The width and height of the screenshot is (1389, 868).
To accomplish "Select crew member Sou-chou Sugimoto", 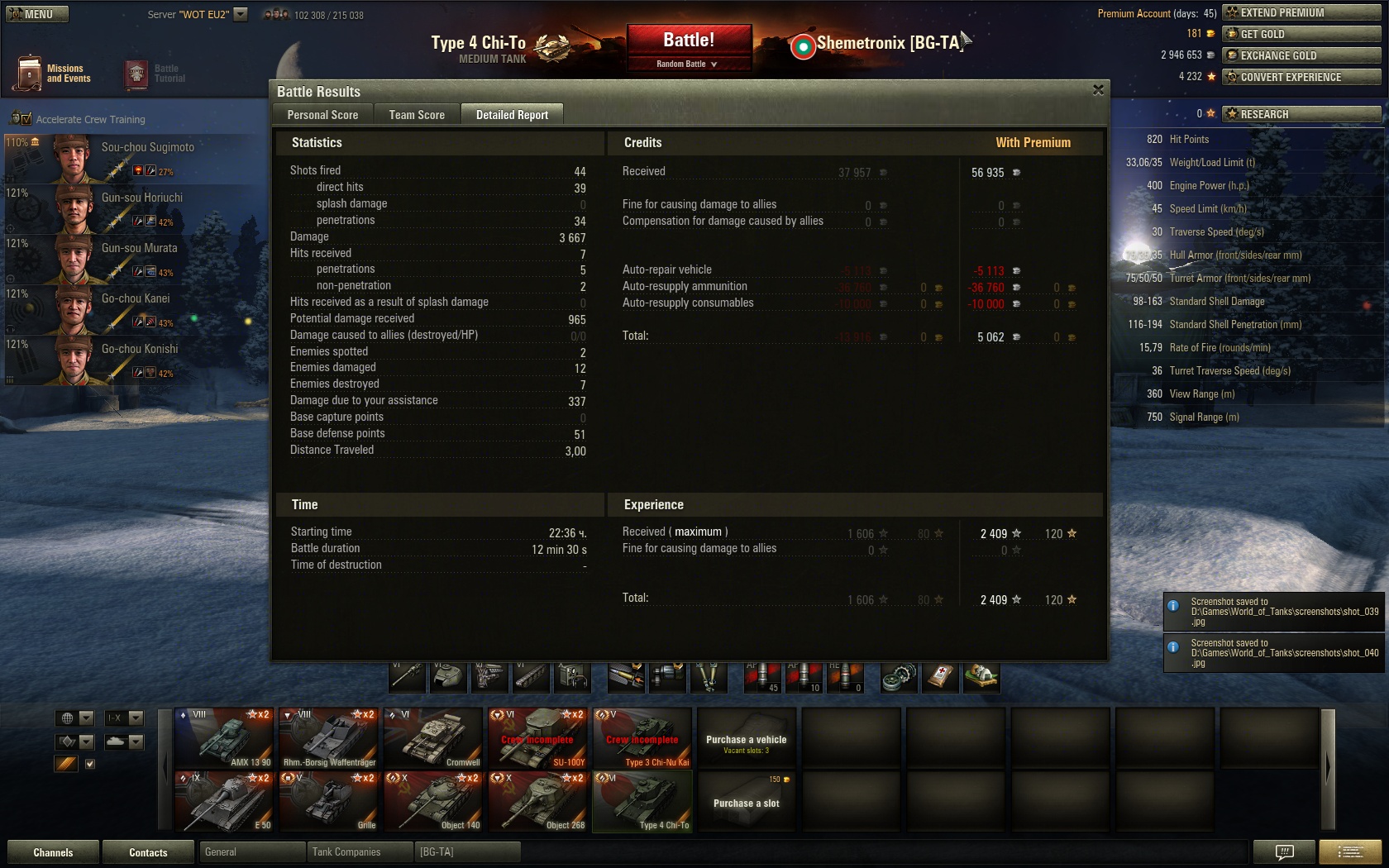I will tap(132, 158).
